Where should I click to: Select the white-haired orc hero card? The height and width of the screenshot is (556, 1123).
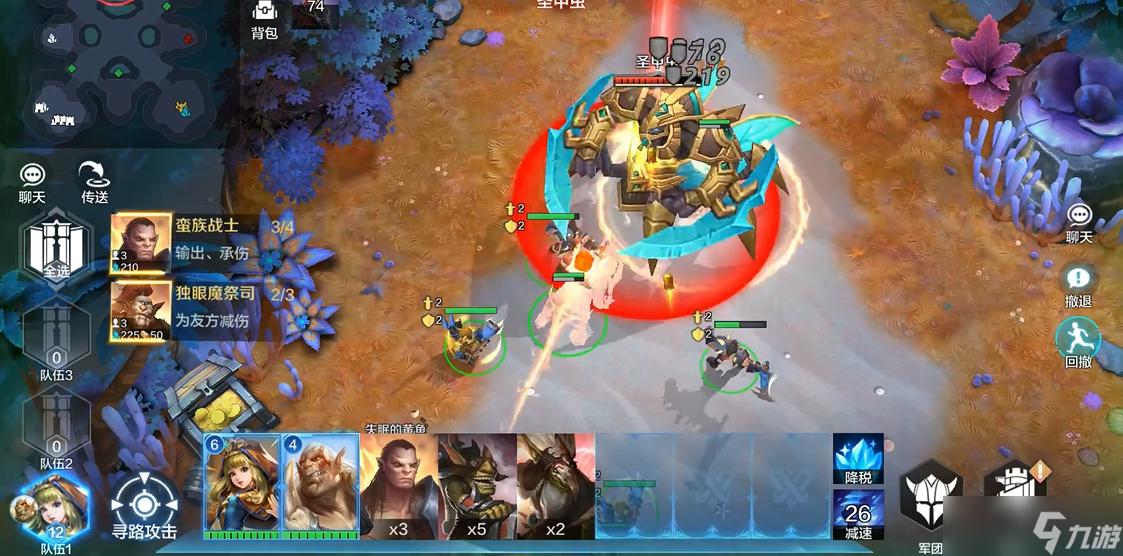320,485
